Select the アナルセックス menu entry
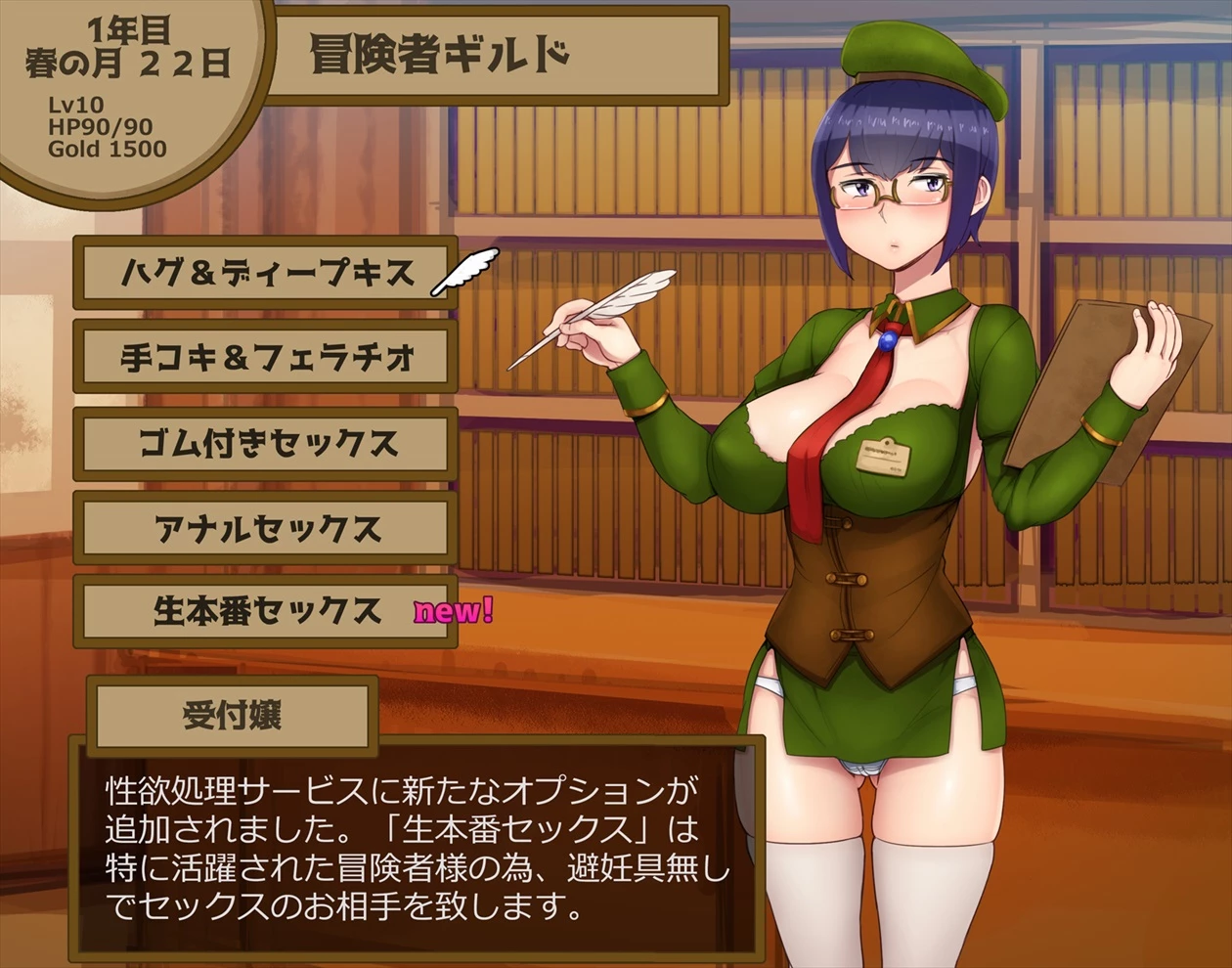The width and height of the screenshot is (1232, 968). [x=266, y=529]
